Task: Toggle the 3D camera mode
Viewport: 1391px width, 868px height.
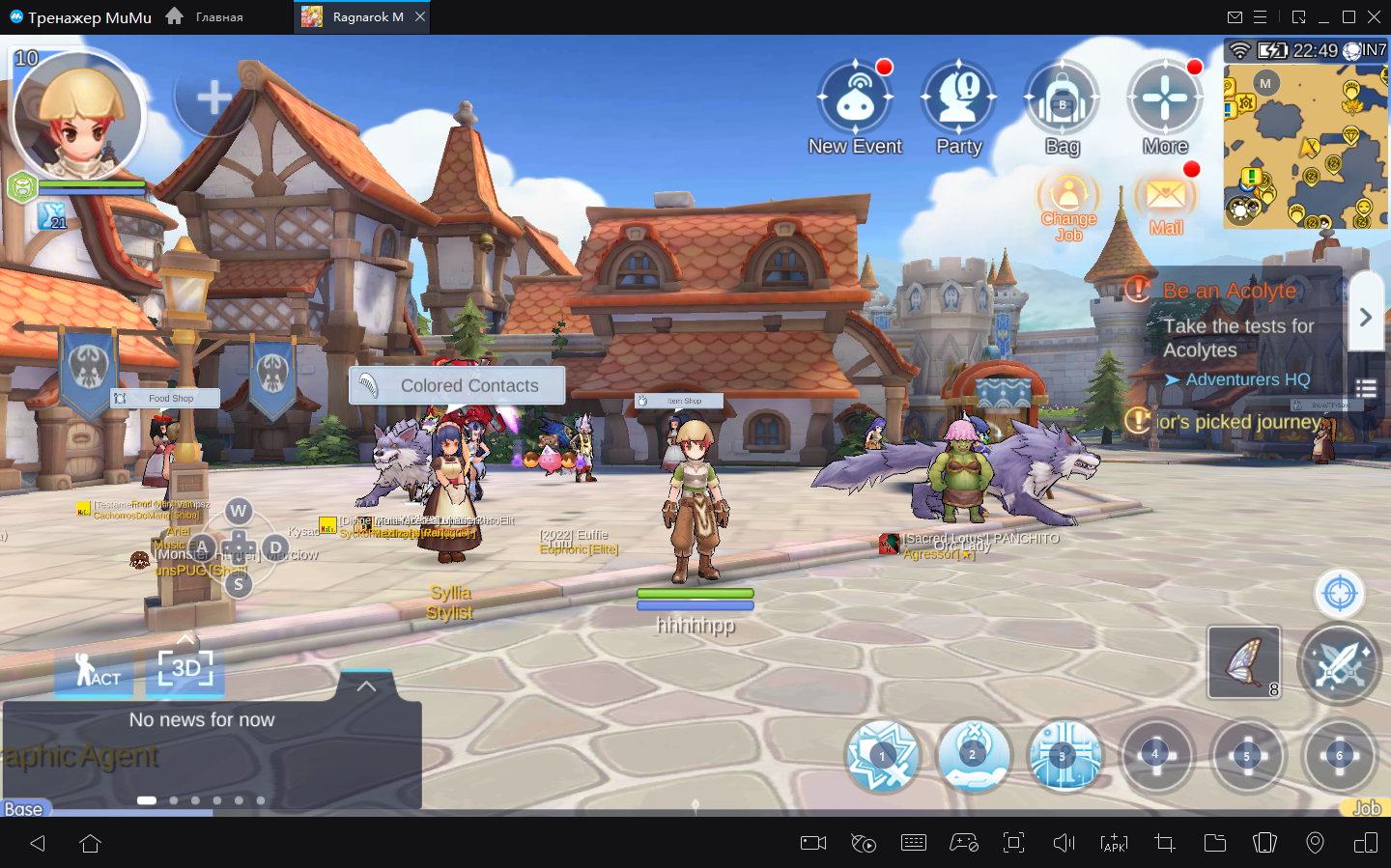Action: pos(185,667)
